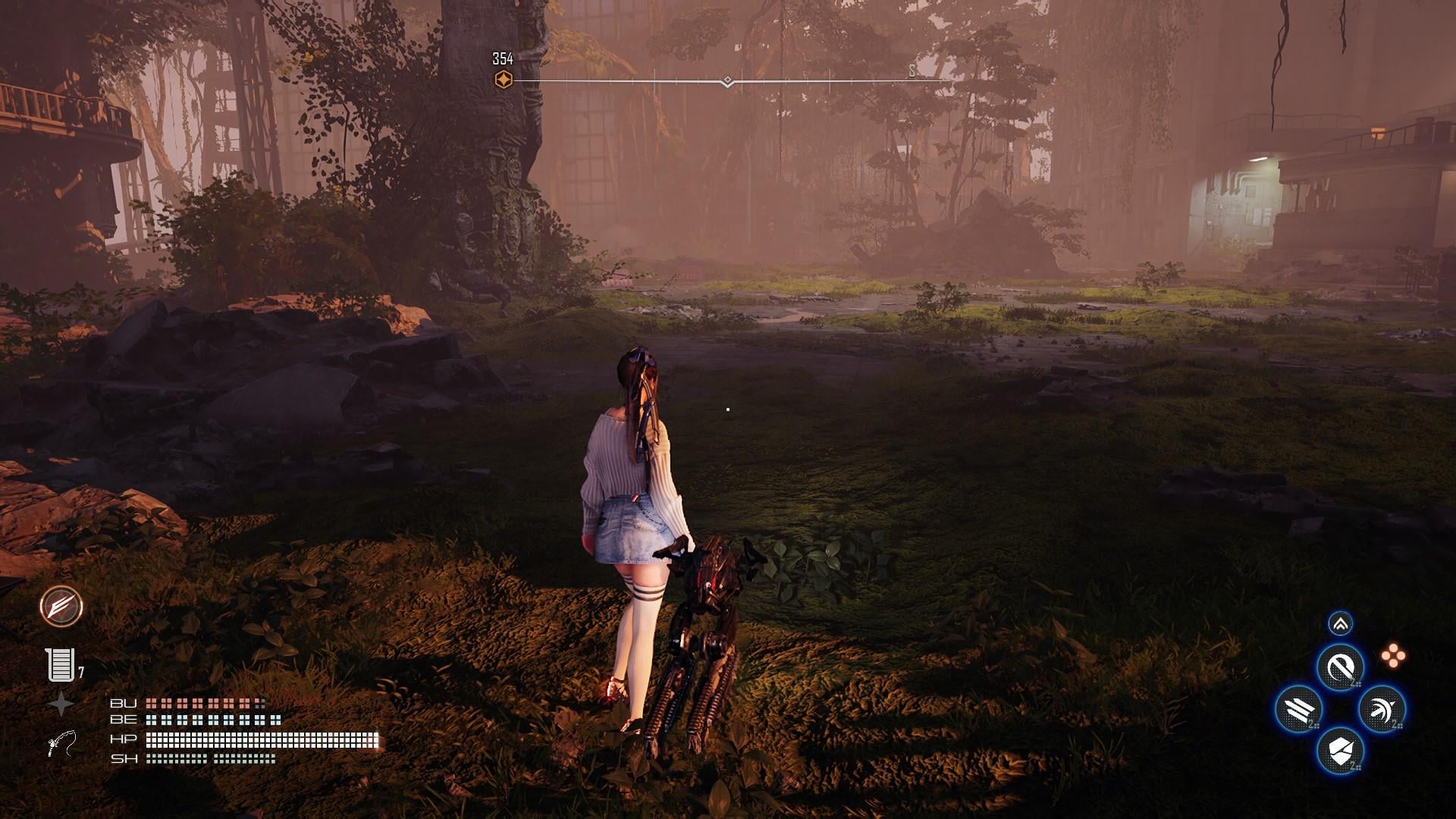Click the double chevron up icon
The width and height of the screenshot is (1456, 819).
tap(1341, 624)
